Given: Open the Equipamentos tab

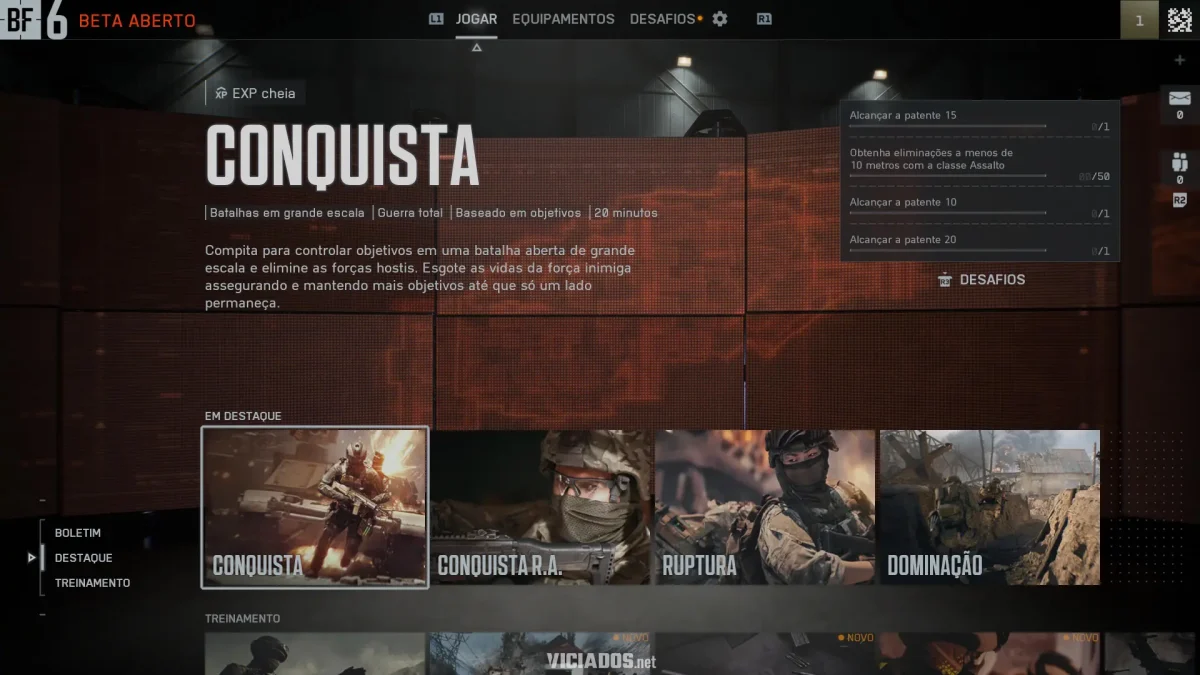Looking at the screenshot, I should click(563, 19).
